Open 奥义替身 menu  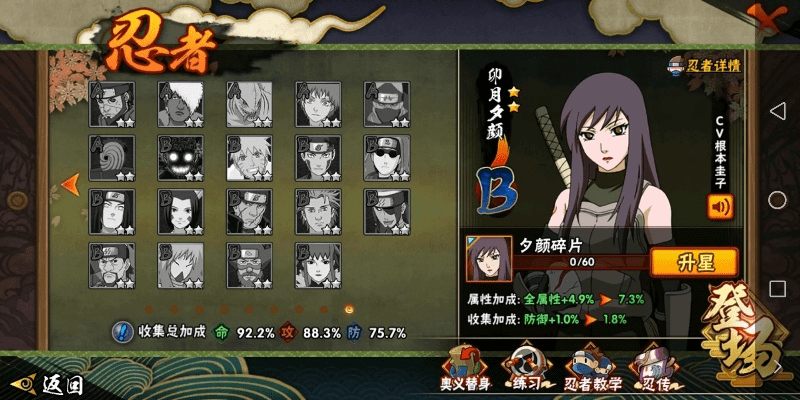(x=462, y=368)
